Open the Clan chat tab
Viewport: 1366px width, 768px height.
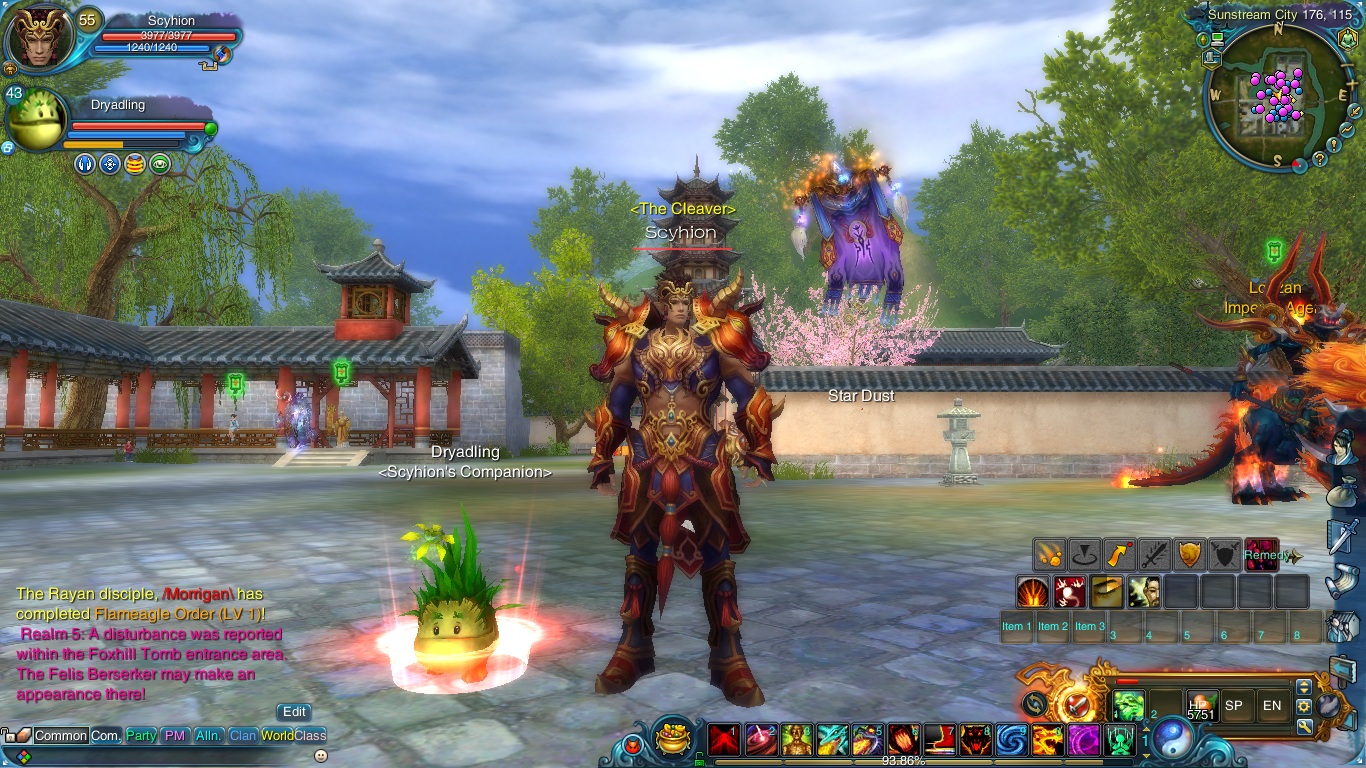click(x=243, y=735)
